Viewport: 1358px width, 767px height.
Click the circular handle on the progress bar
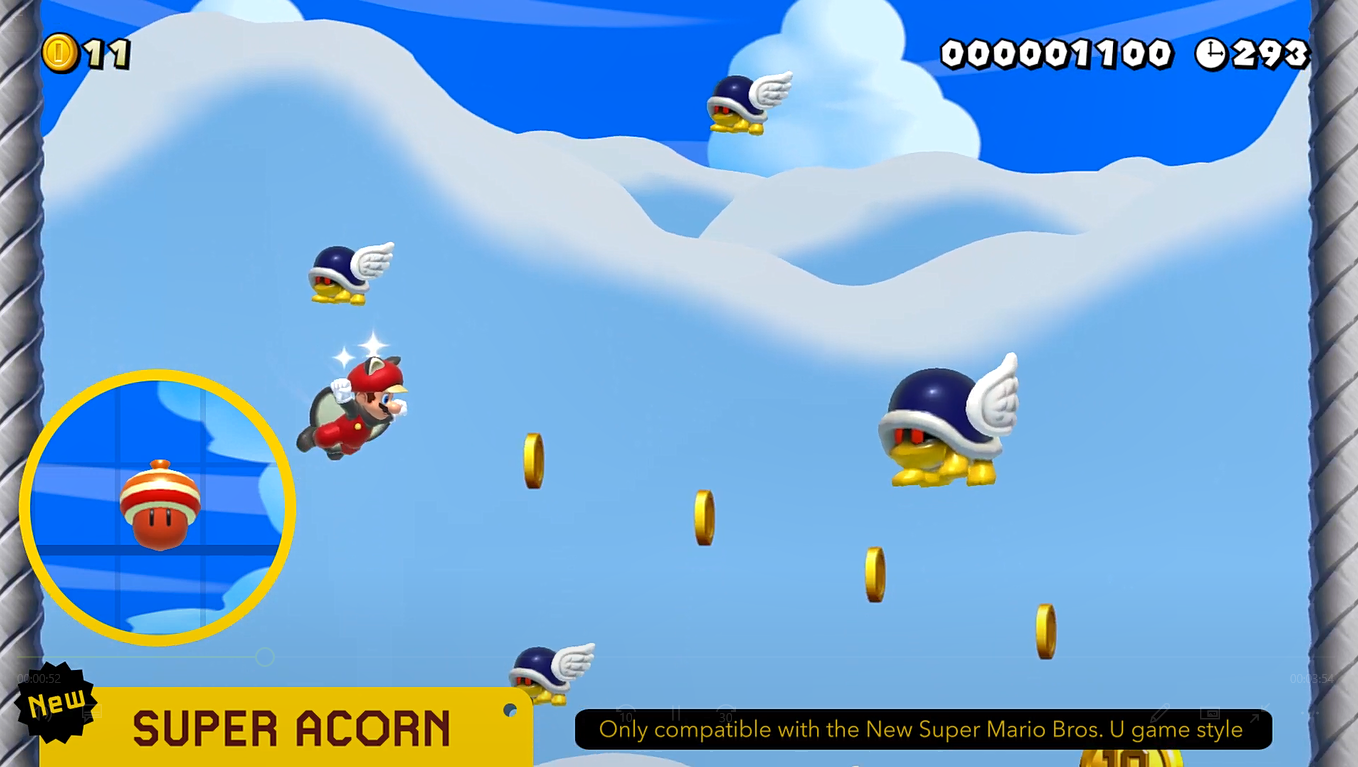264,658
